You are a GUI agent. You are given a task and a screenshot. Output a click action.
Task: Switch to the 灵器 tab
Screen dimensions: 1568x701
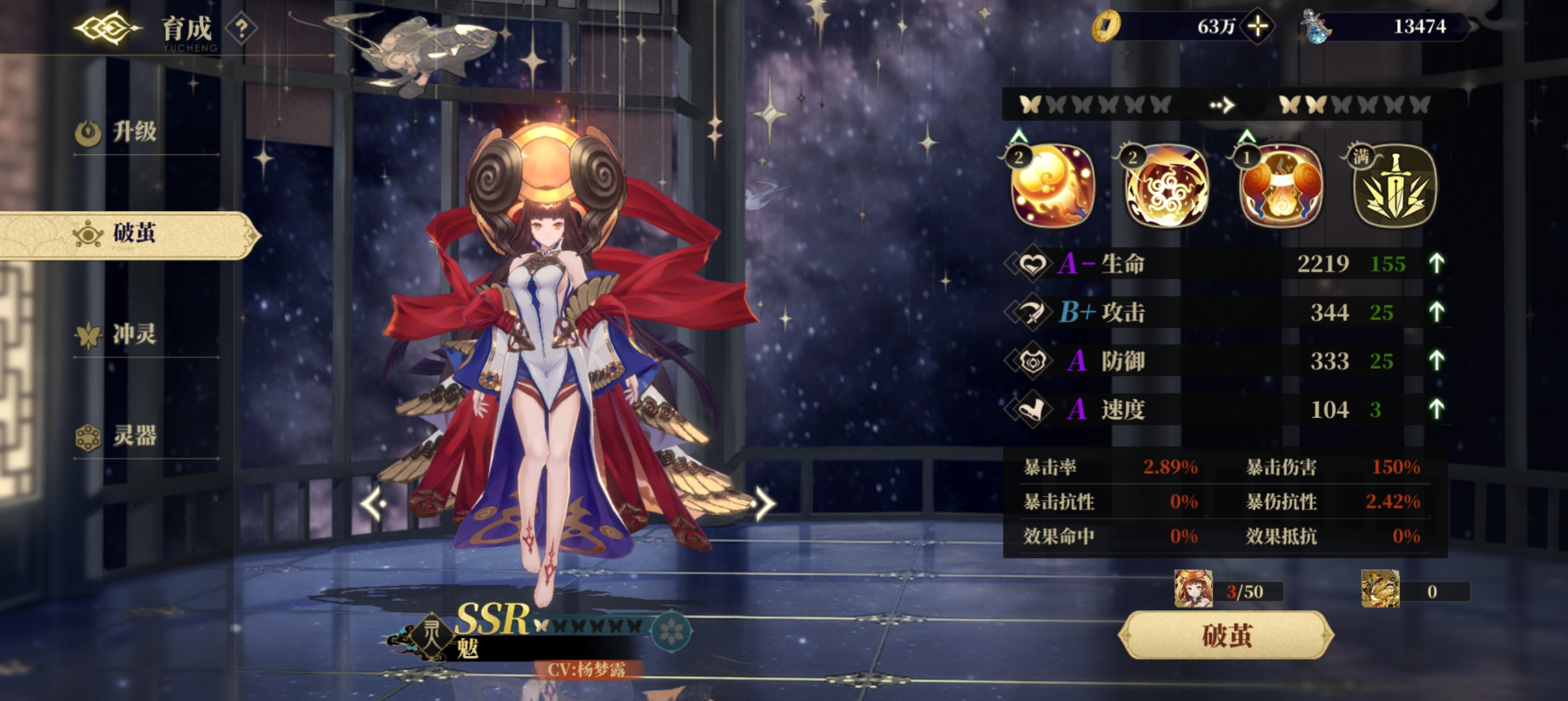point(134,436)
